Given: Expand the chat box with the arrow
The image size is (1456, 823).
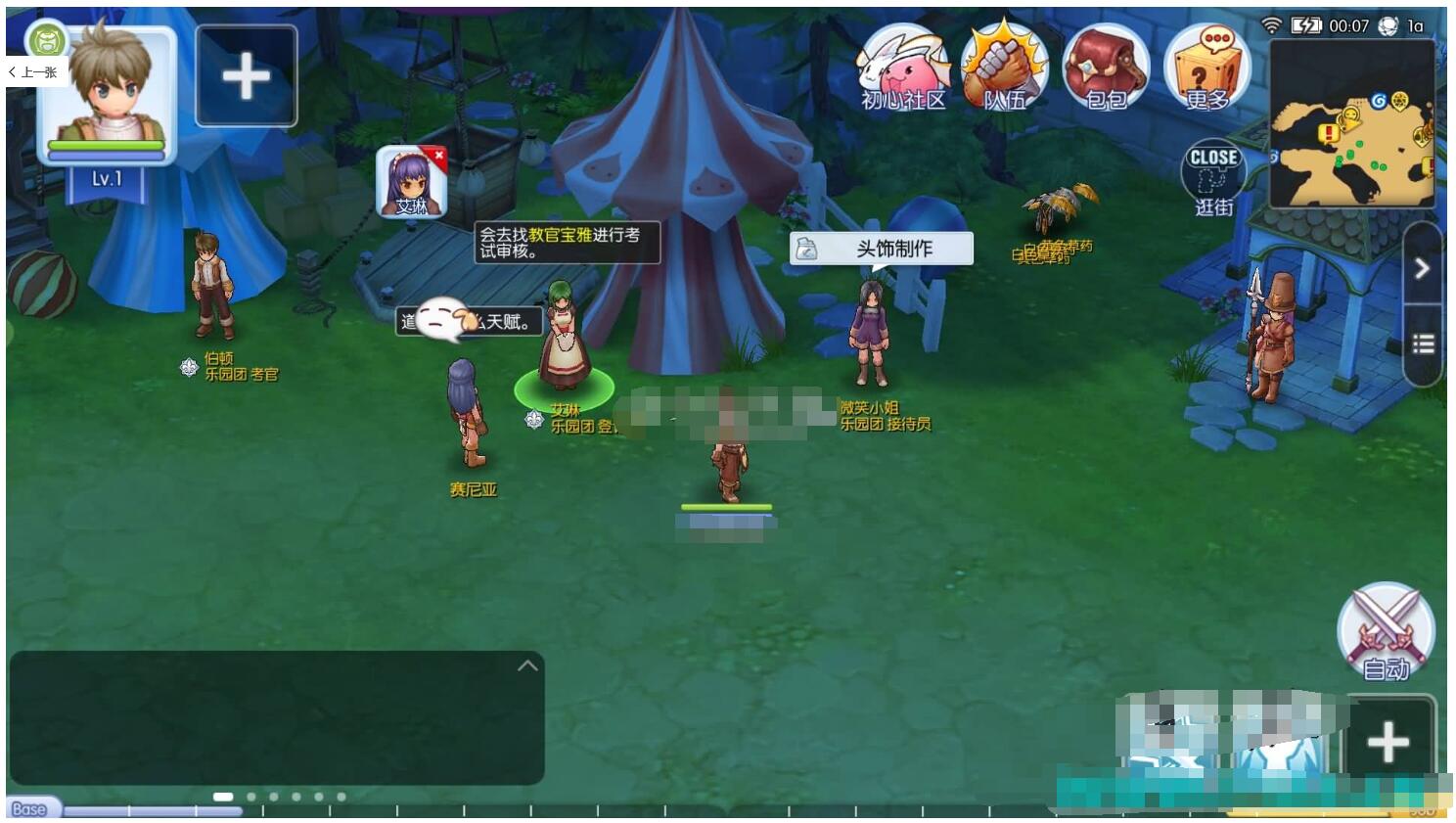Looking at the screenshot, I should (527, 665).
